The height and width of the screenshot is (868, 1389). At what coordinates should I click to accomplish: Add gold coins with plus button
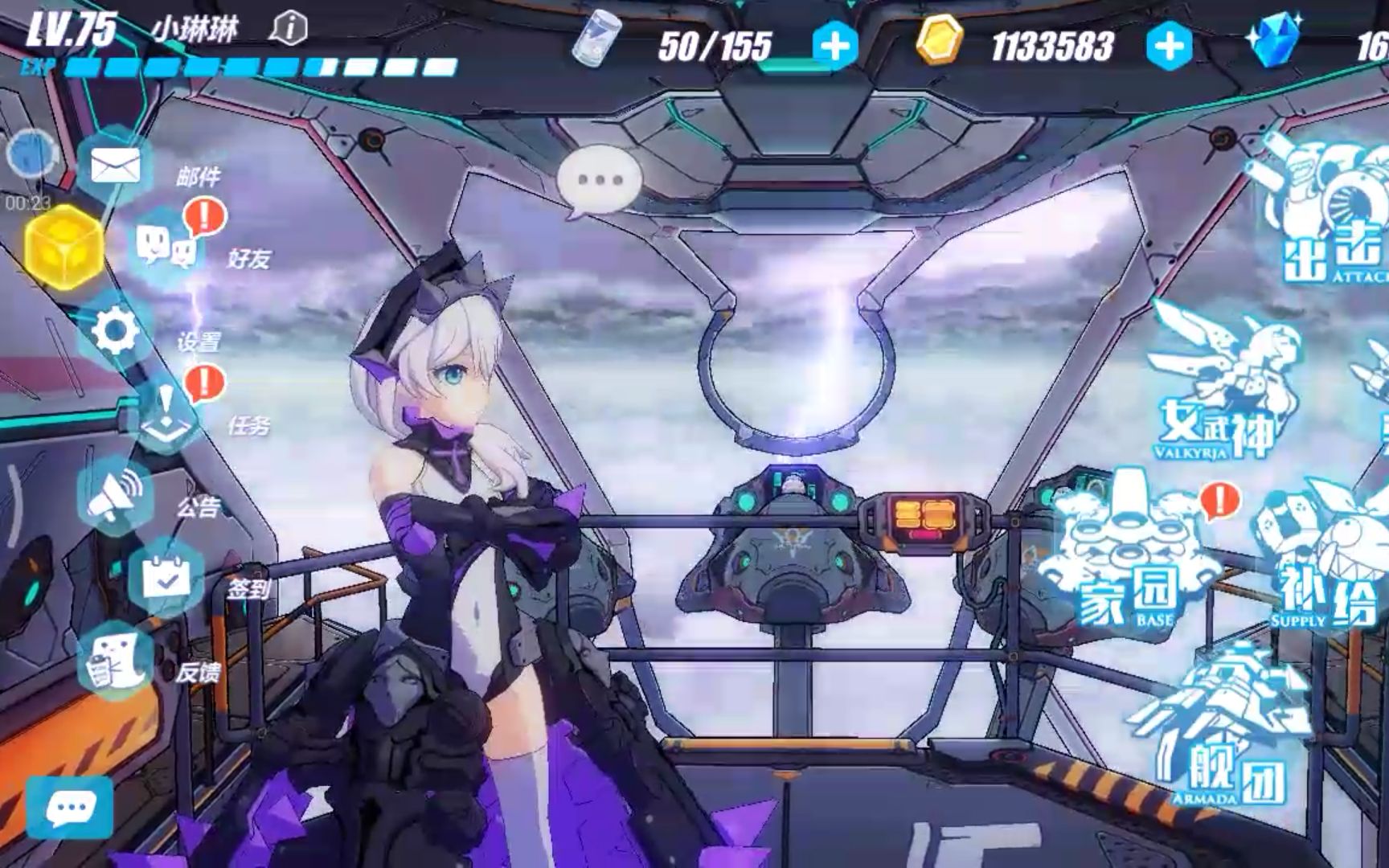pyautogui.click(x=1168, y=46)
